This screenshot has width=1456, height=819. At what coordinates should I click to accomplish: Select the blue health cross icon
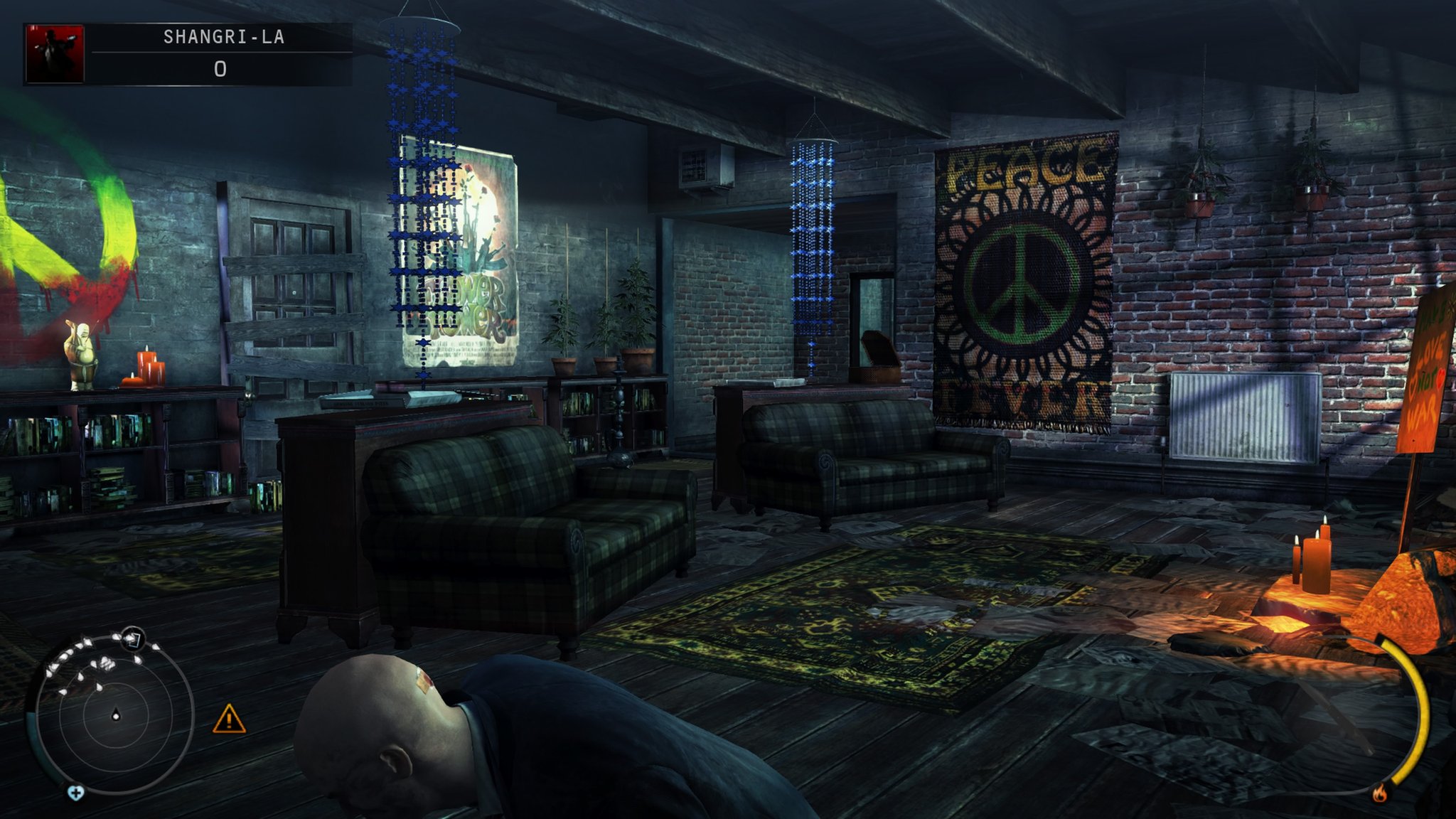coord(75,792)
